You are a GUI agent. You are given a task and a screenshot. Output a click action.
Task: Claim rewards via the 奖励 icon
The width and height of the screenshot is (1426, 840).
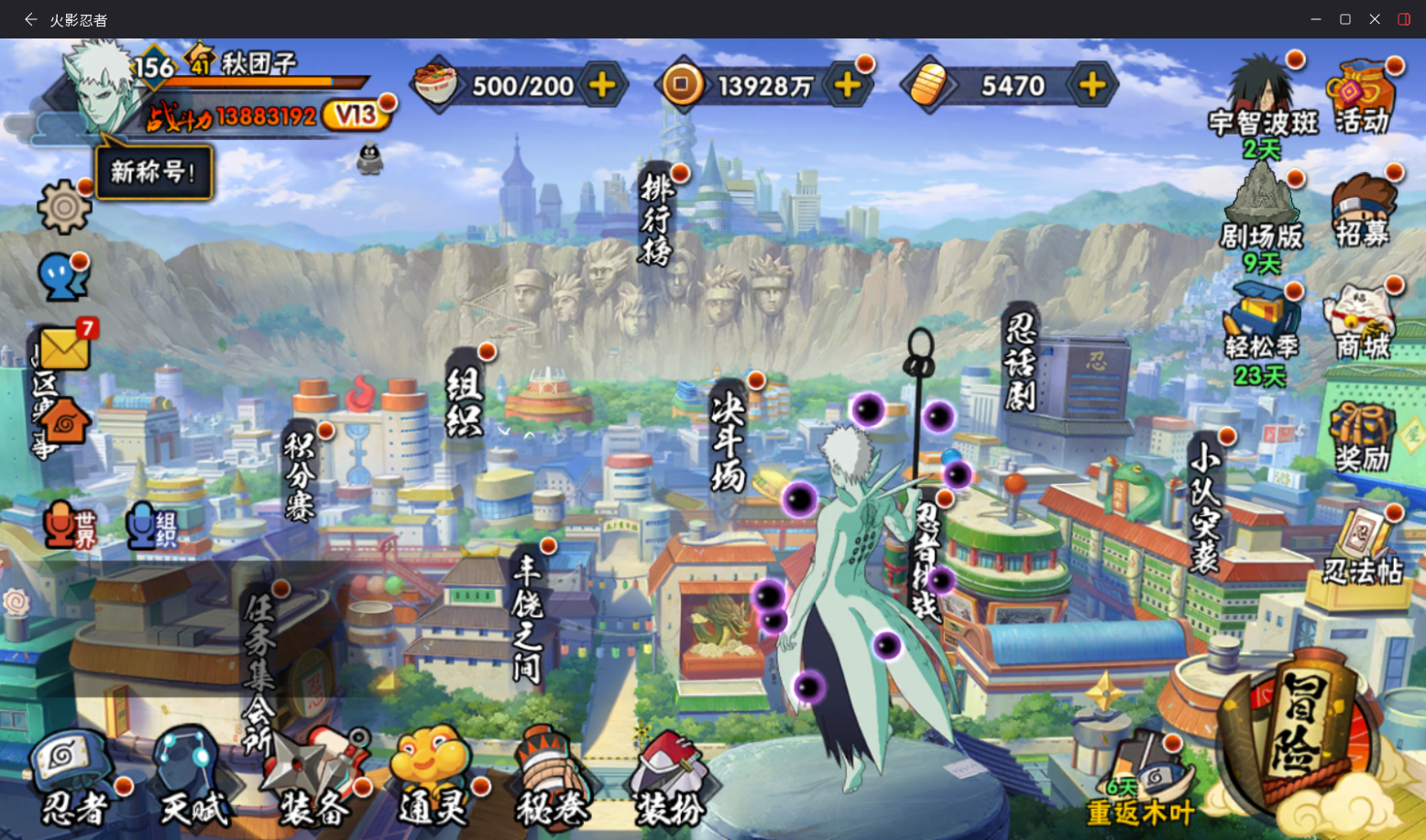(x=1362, y=437)
